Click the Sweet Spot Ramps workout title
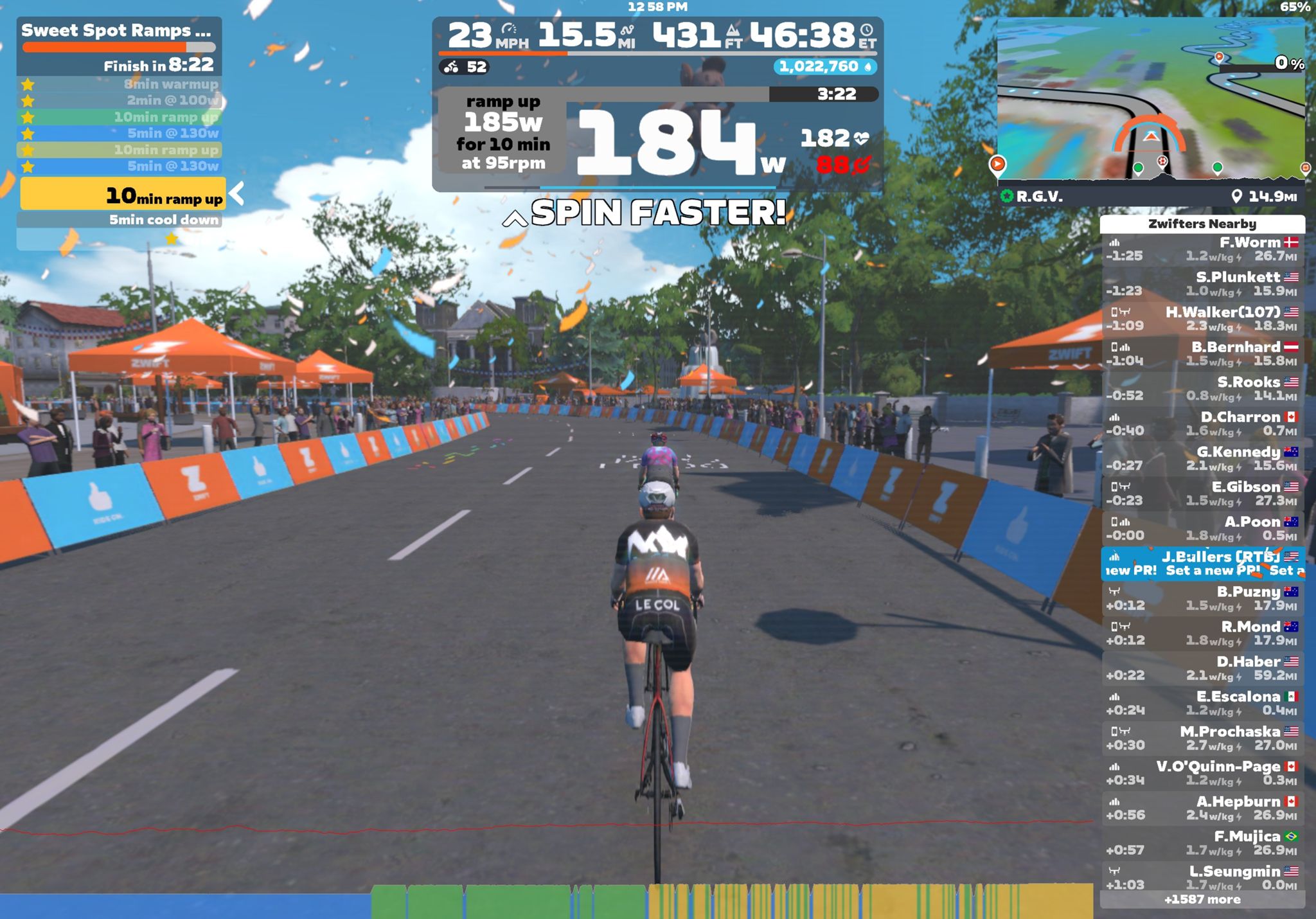Image resolution: width=1316 pixels, height=919 pixels. coord(116,31)
